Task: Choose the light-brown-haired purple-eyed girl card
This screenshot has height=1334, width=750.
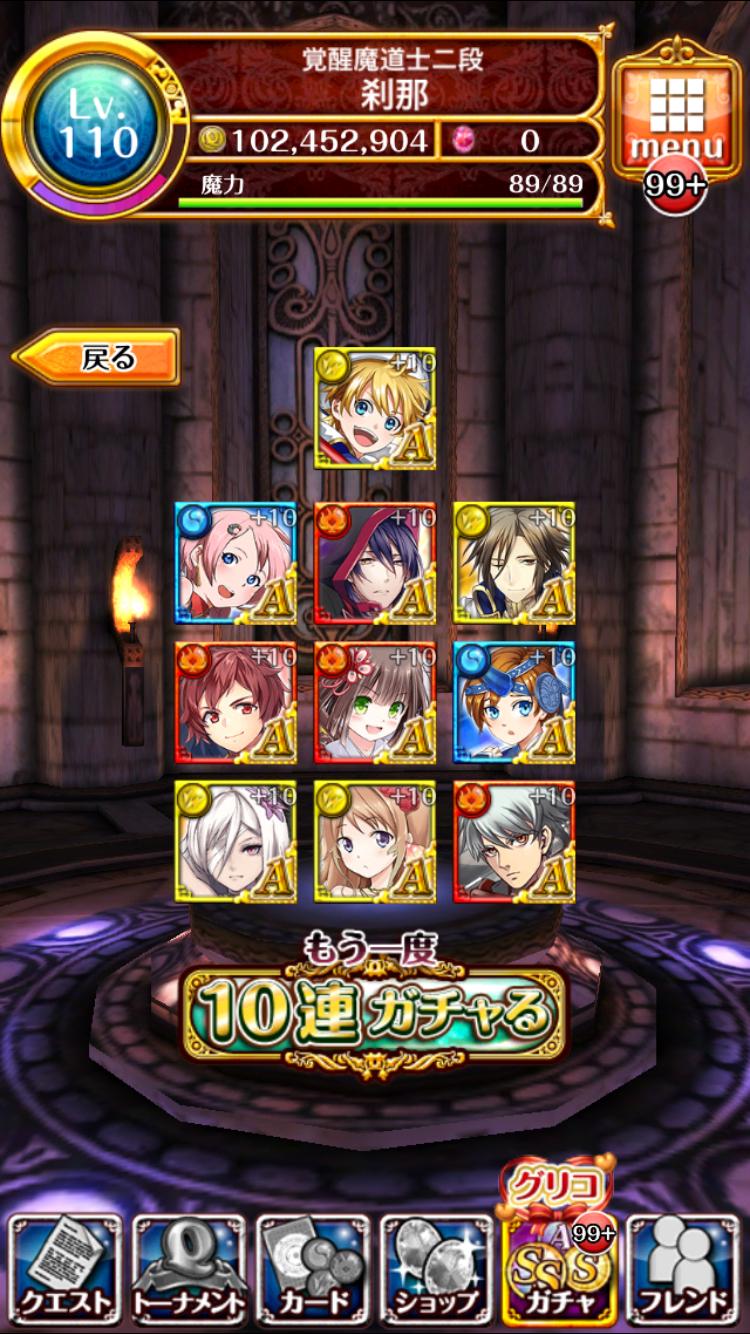Action: click(x=375, y=841)
